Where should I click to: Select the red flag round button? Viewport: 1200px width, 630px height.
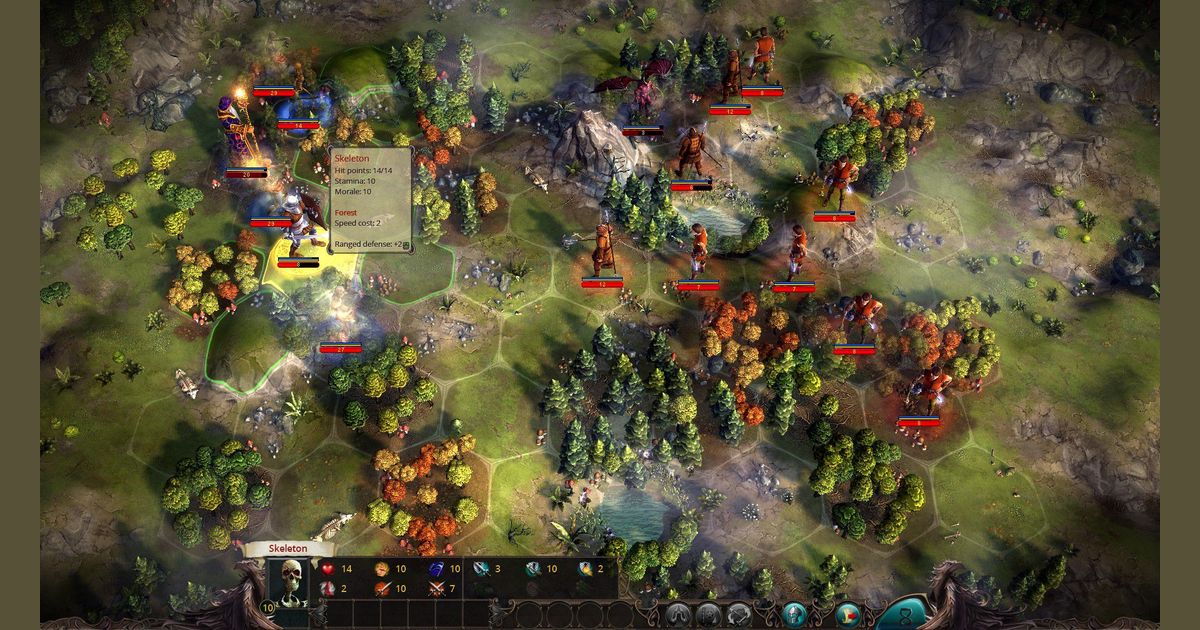pos(849,614)
